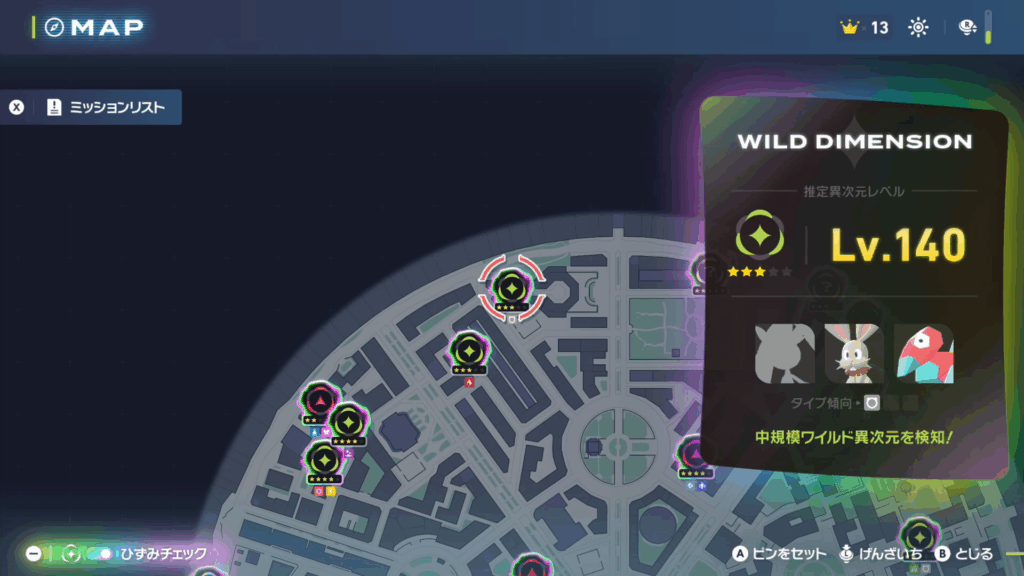1024x576 pixels.
Task: View the rabbit Pokémon thumbnail in the panel
Action: [x=854, y=354]
